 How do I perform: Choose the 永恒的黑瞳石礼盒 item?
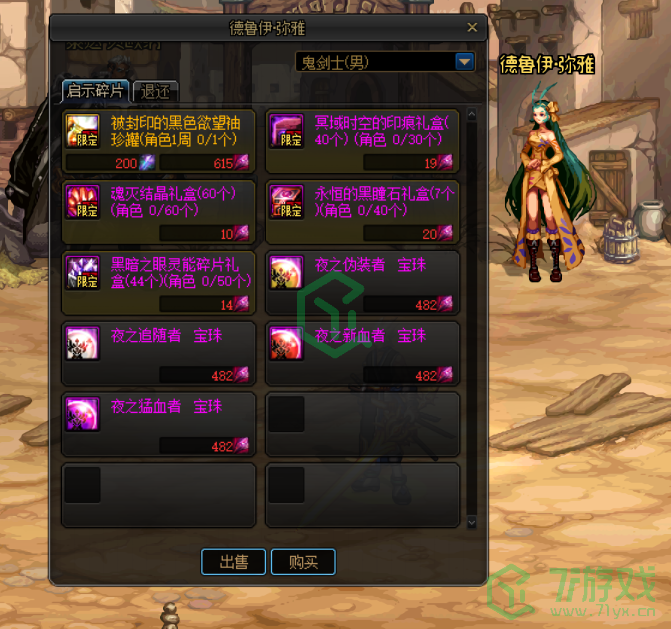(362, 212)
